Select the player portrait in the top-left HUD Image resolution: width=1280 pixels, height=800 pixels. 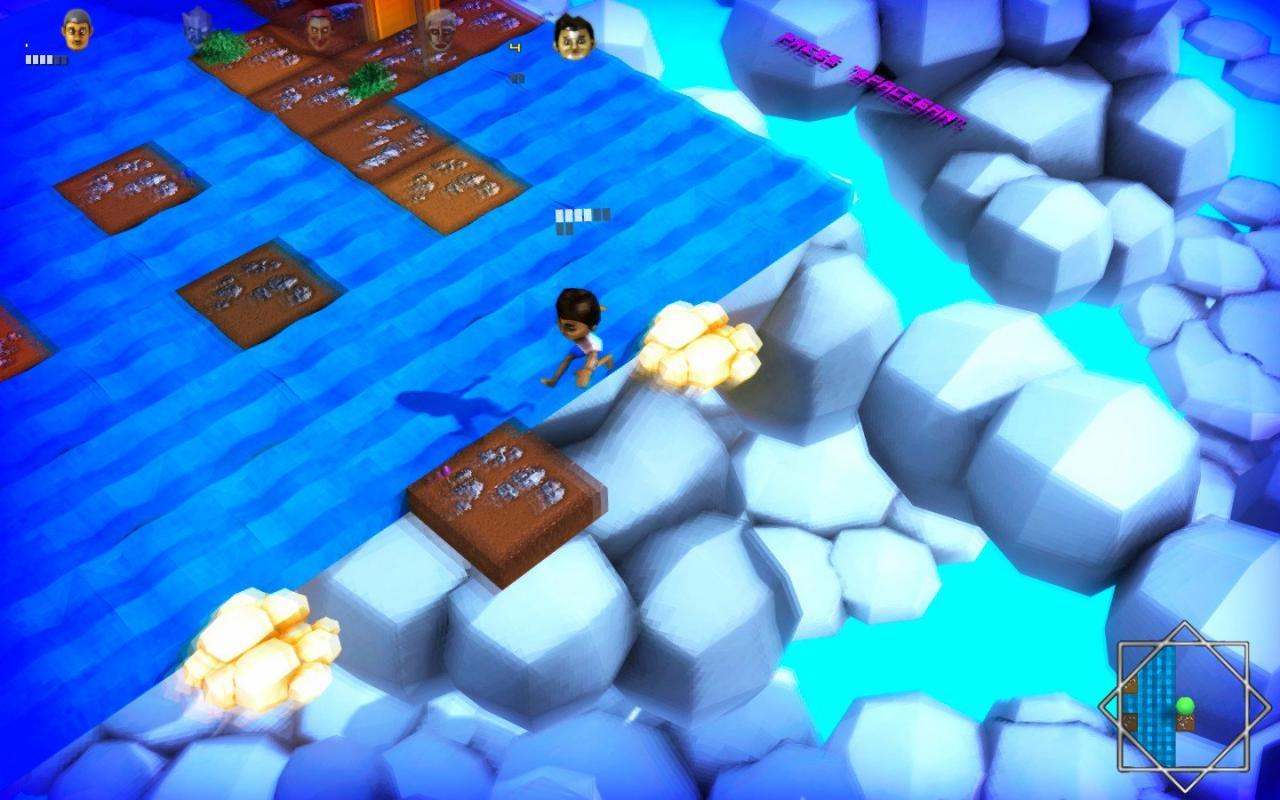pos(77,30)
